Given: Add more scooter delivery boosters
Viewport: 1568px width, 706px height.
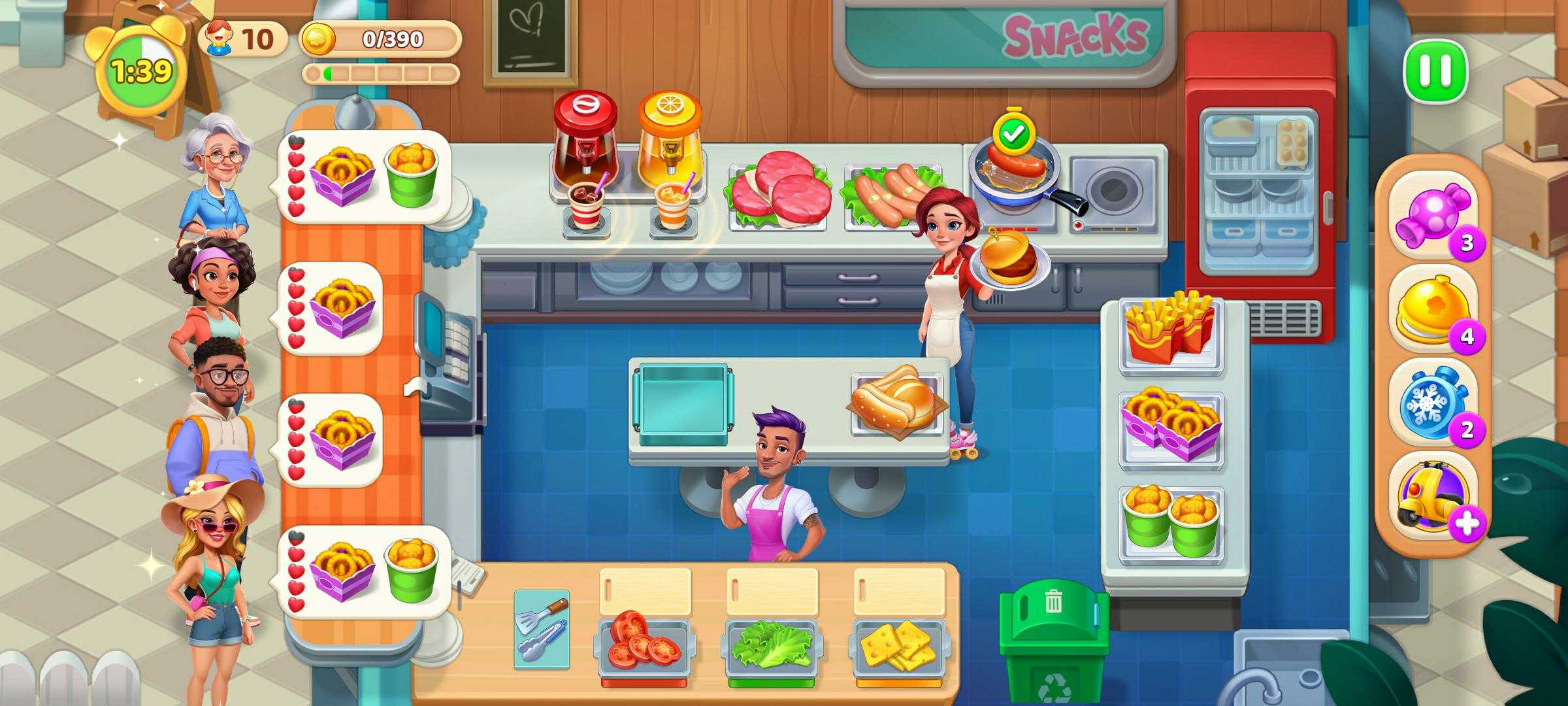Looking at the screenshot, I should tap(1467, 524).
